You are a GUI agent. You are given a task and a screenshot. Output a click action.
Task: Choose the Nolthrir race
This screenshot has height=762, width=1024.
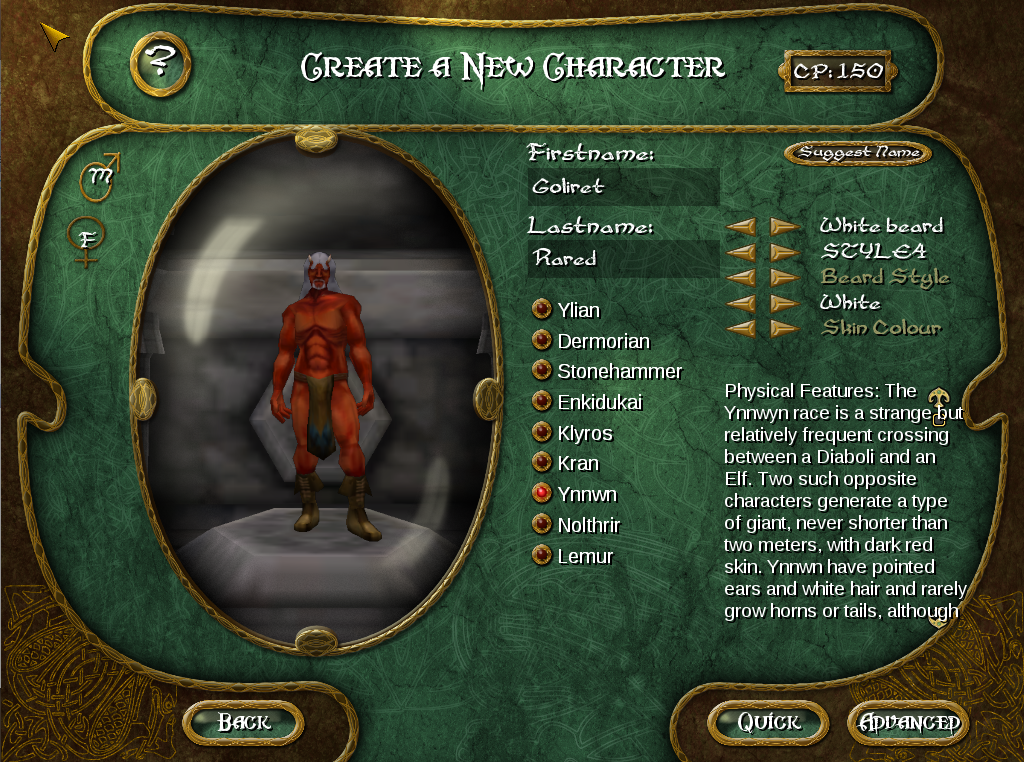[542, 525]
